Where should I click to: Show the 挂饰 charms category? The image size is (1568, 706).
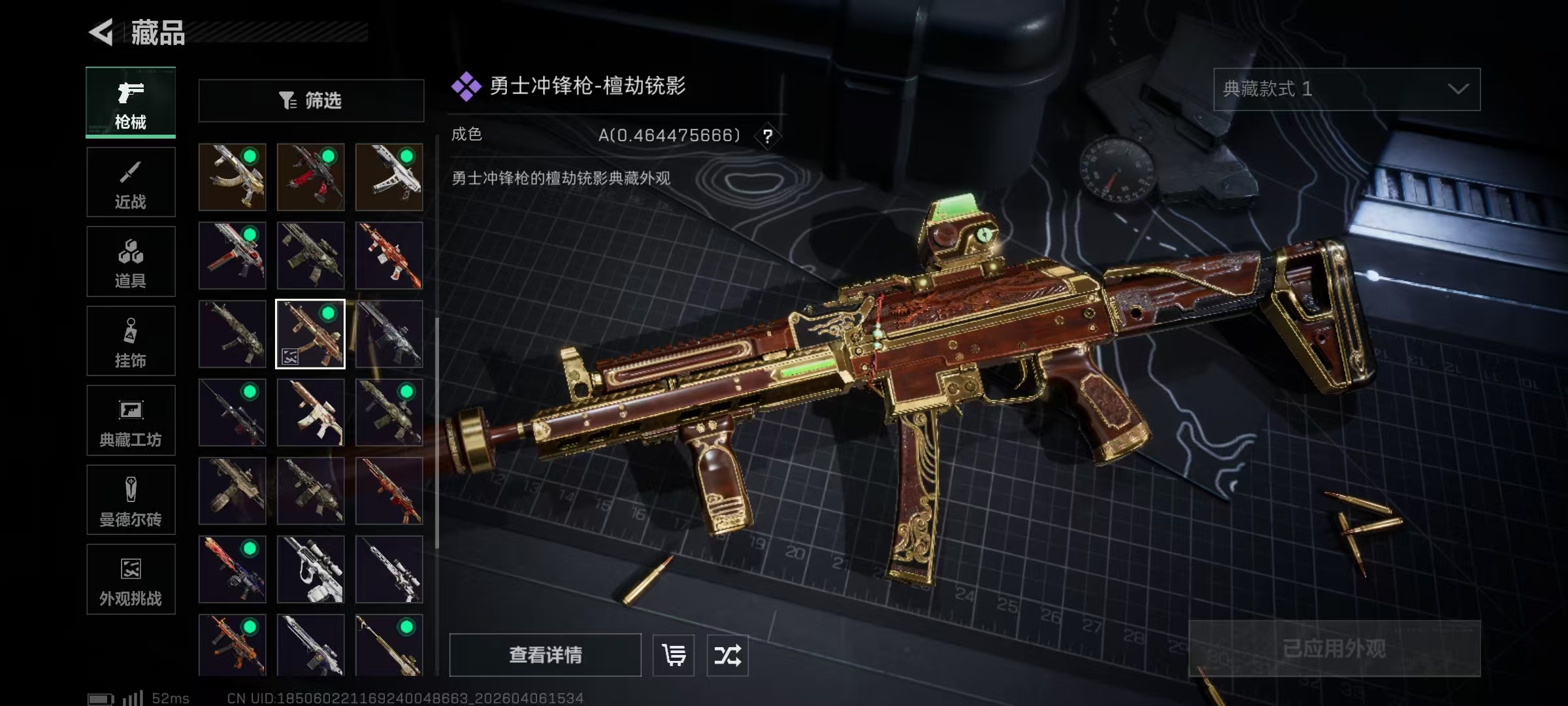pos(131,341)
